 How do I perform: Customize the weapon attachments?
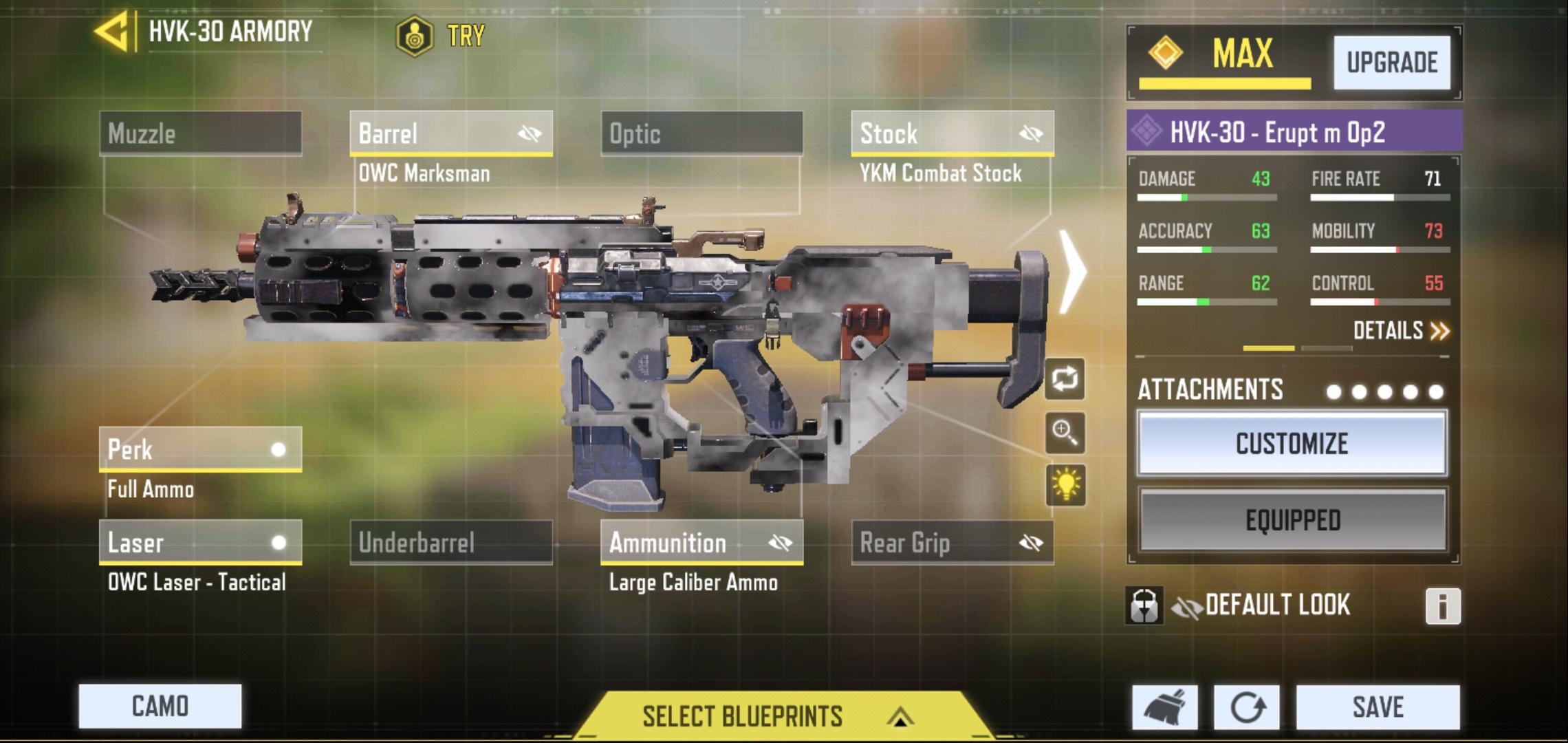(1292, 444)
